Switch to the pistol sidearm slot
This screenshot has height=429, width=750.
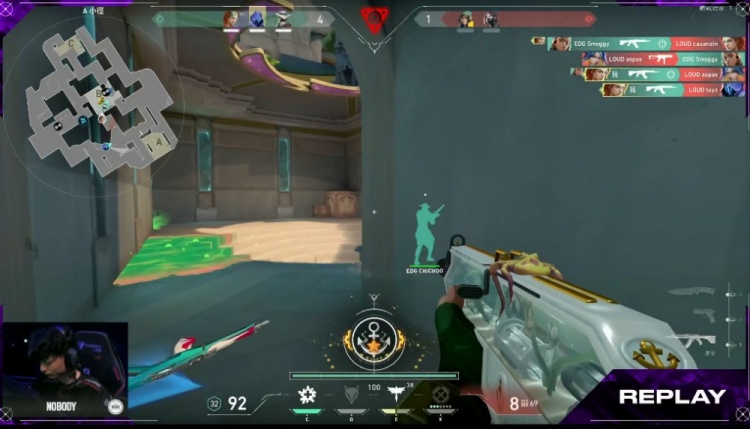tap(704, 316)
